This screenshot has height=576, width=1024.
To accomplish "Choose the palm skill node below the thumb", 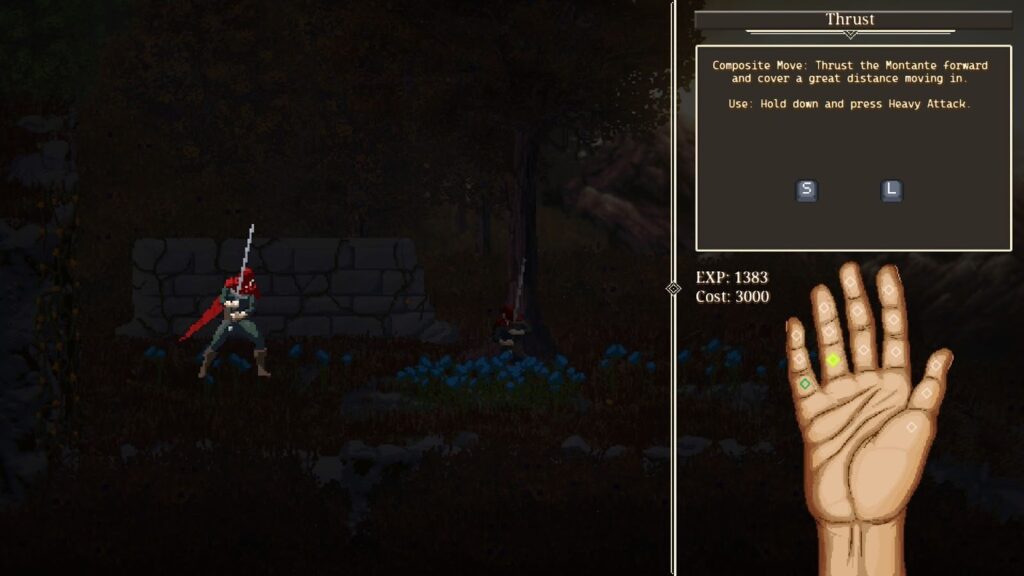I will tap(912, 427).
